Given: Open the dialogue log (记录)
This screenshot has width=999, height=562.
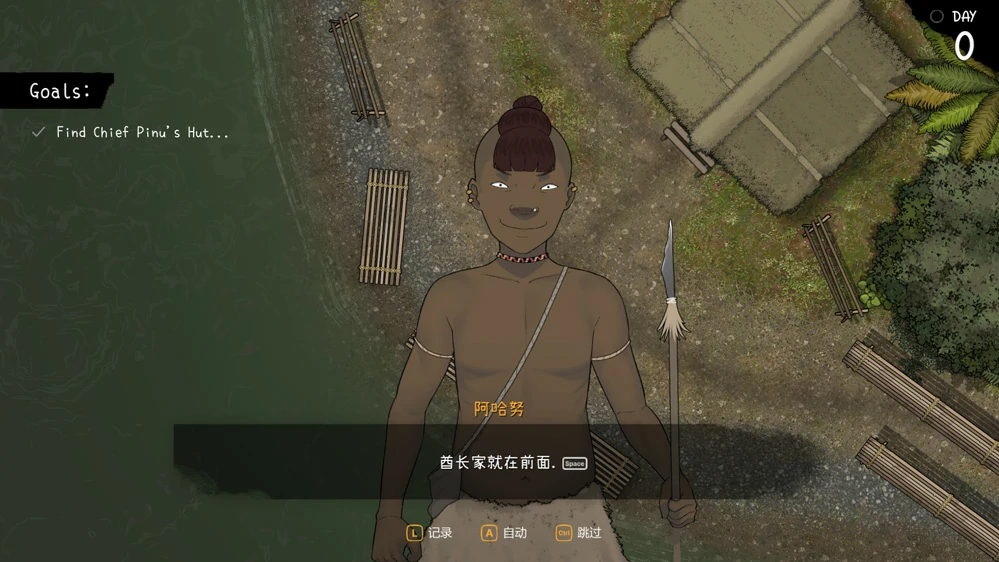Looking at the screenshot, I should tap(430, 533).
